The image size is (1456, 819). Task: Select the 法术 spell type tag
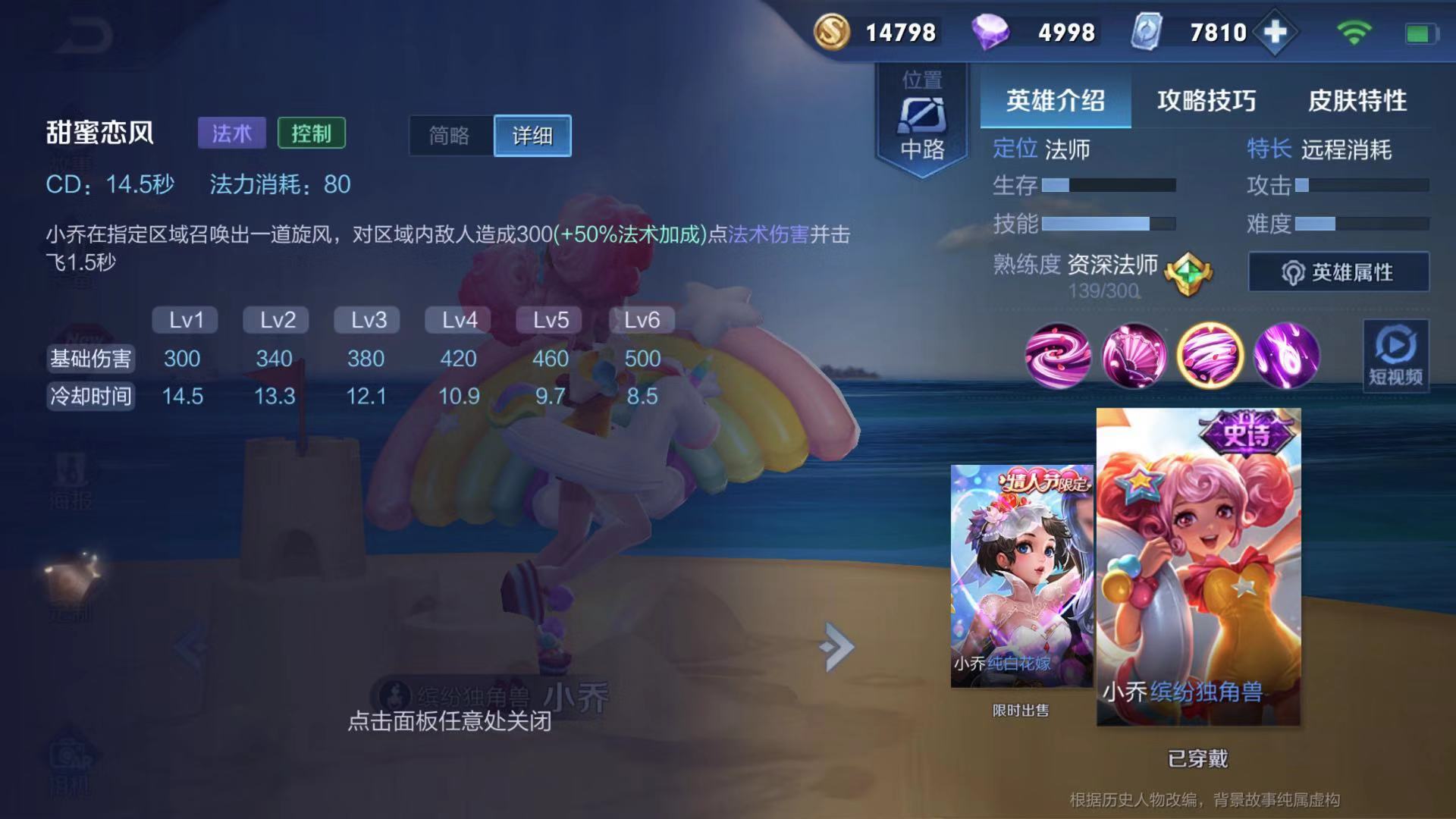click(x=231, y=132)
